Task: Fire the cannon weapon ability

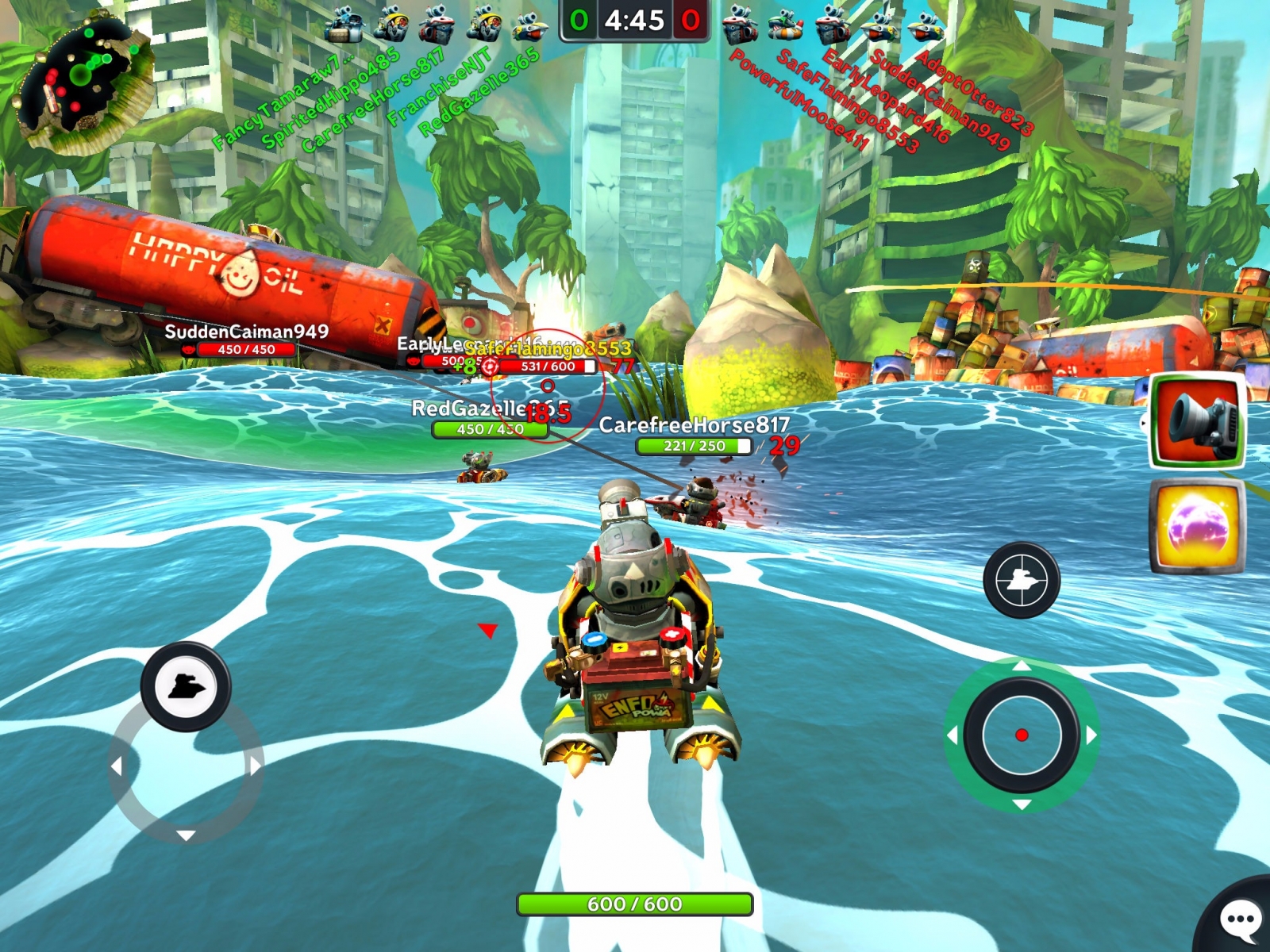Action: click(1198, 421)
